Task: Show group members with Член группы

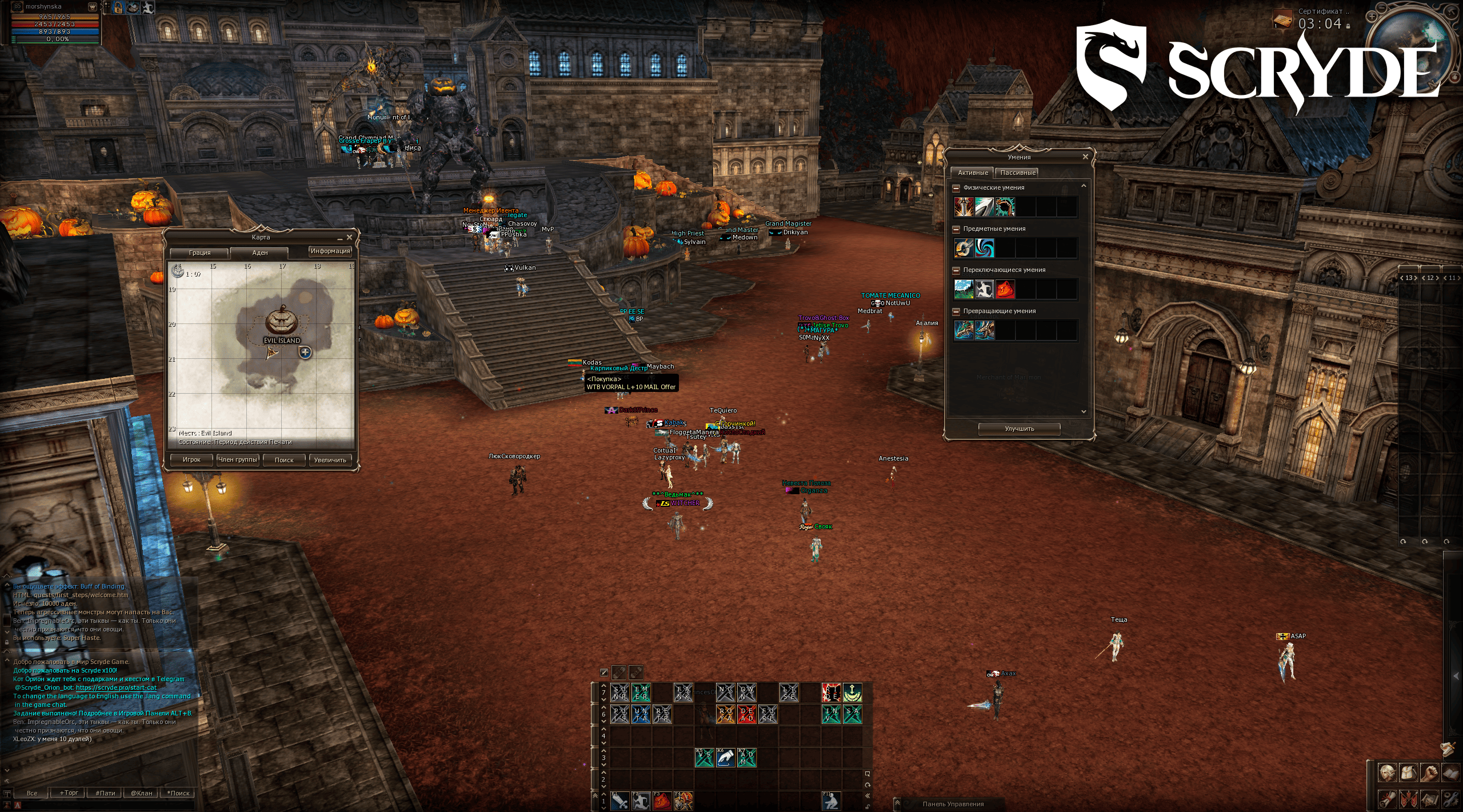Action: (238, 459)
